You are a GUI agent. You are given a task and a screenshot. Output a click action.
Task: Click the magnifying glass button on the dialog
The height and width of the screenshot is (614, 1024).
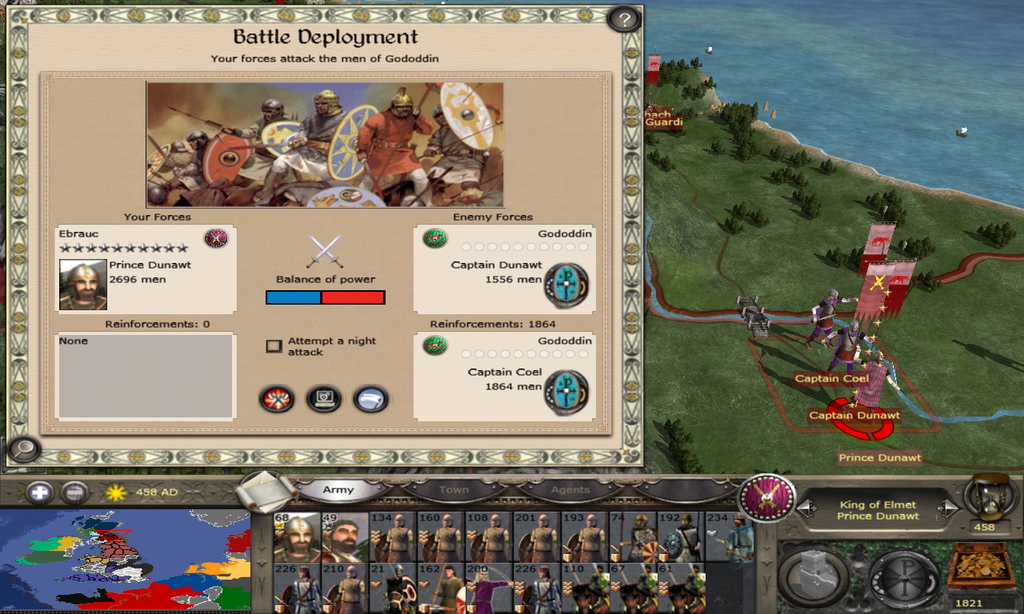pos(22,449)
